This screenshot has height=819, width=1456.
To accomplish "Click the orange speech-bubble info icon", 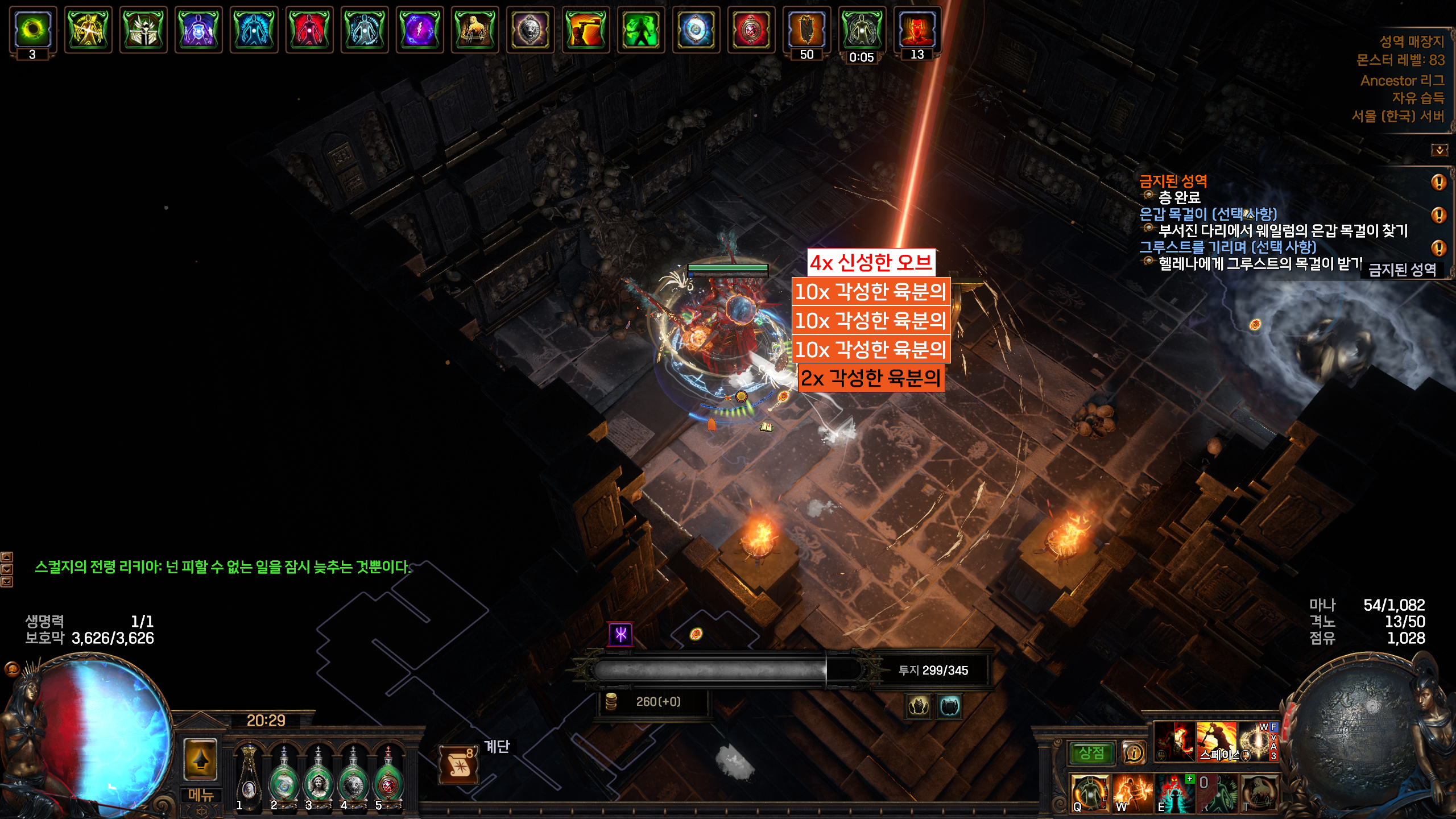I will click(1134, 753).
